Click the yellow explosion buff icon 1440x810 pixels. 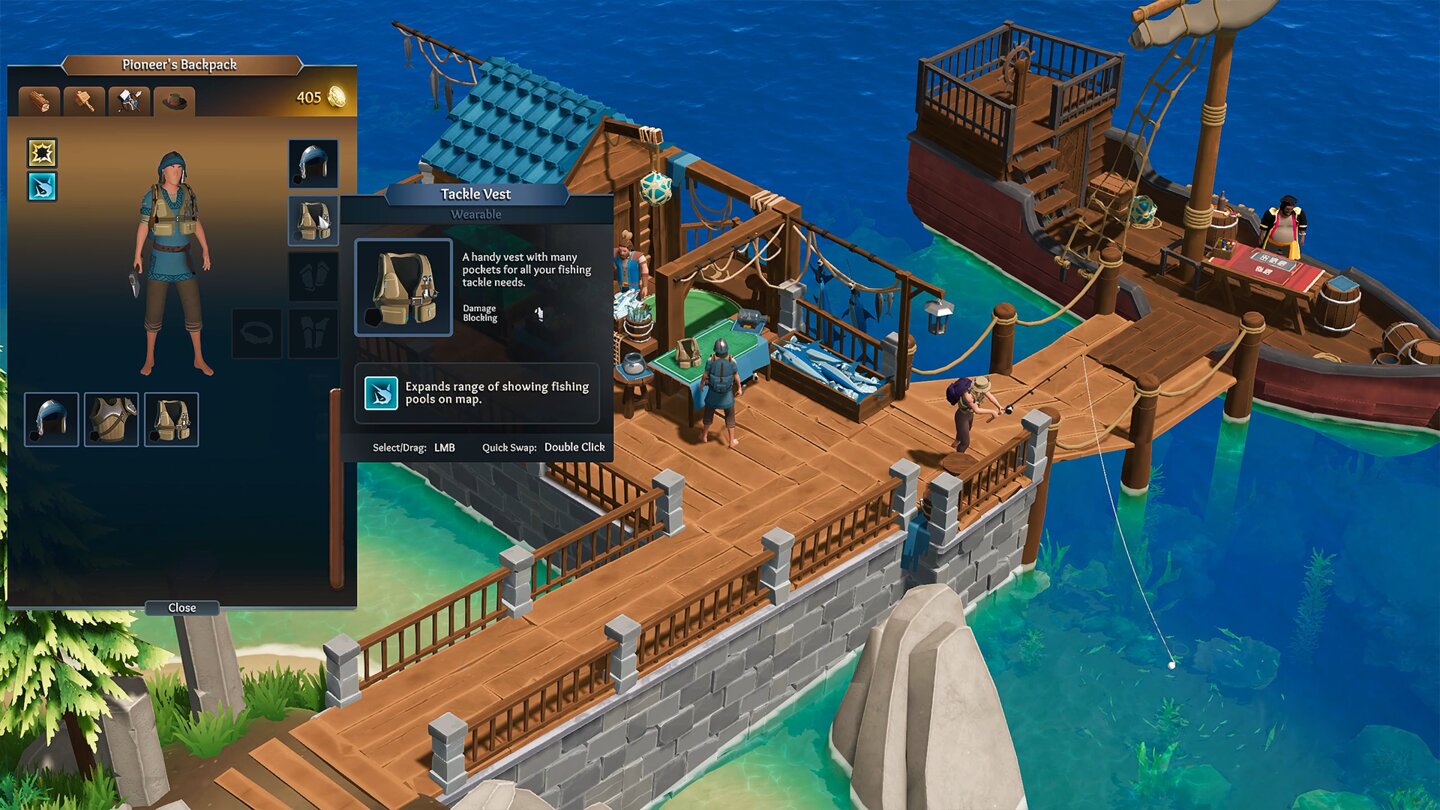click(x=40, y=154)
